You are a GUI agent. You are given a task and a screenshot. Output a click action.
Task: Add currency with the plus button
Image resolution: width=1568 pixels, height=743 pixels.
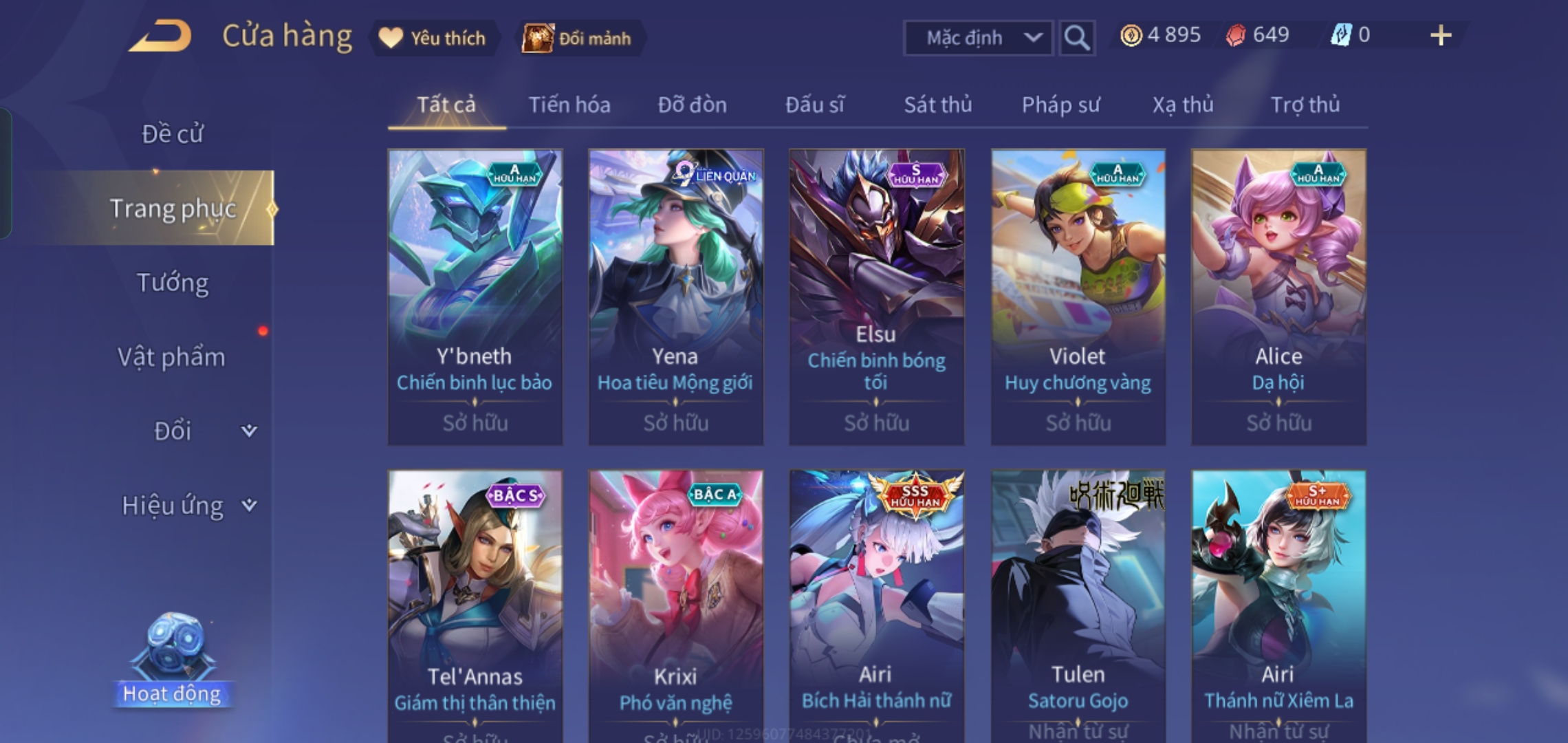1440,36
